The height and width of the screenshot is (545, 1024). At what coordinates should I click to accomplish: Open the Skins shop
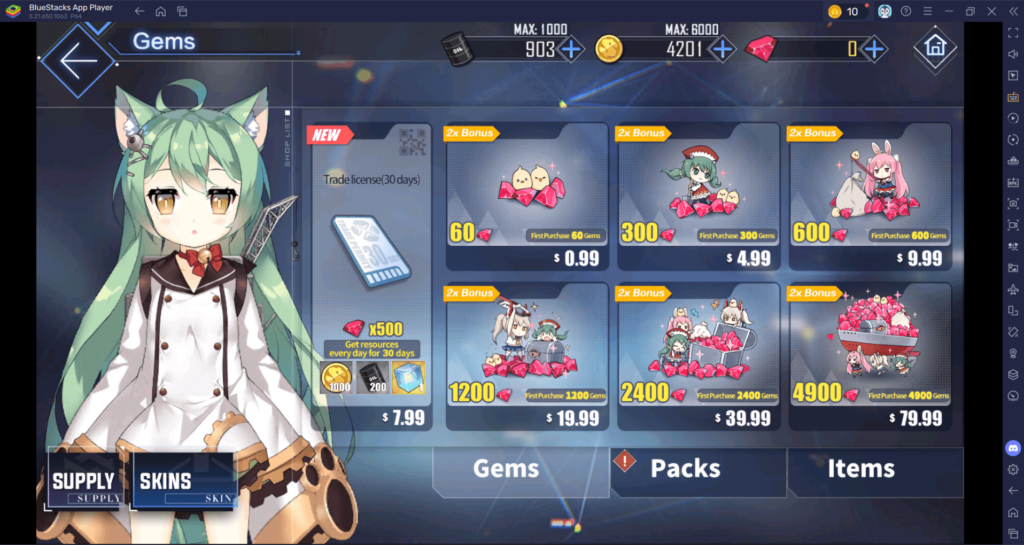click(x=183, y=483)
